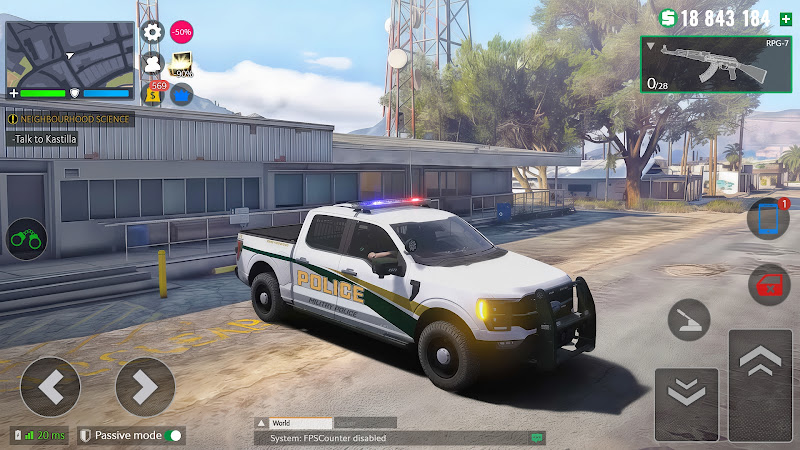Apply the handbrake lever button

coord(689,320)
